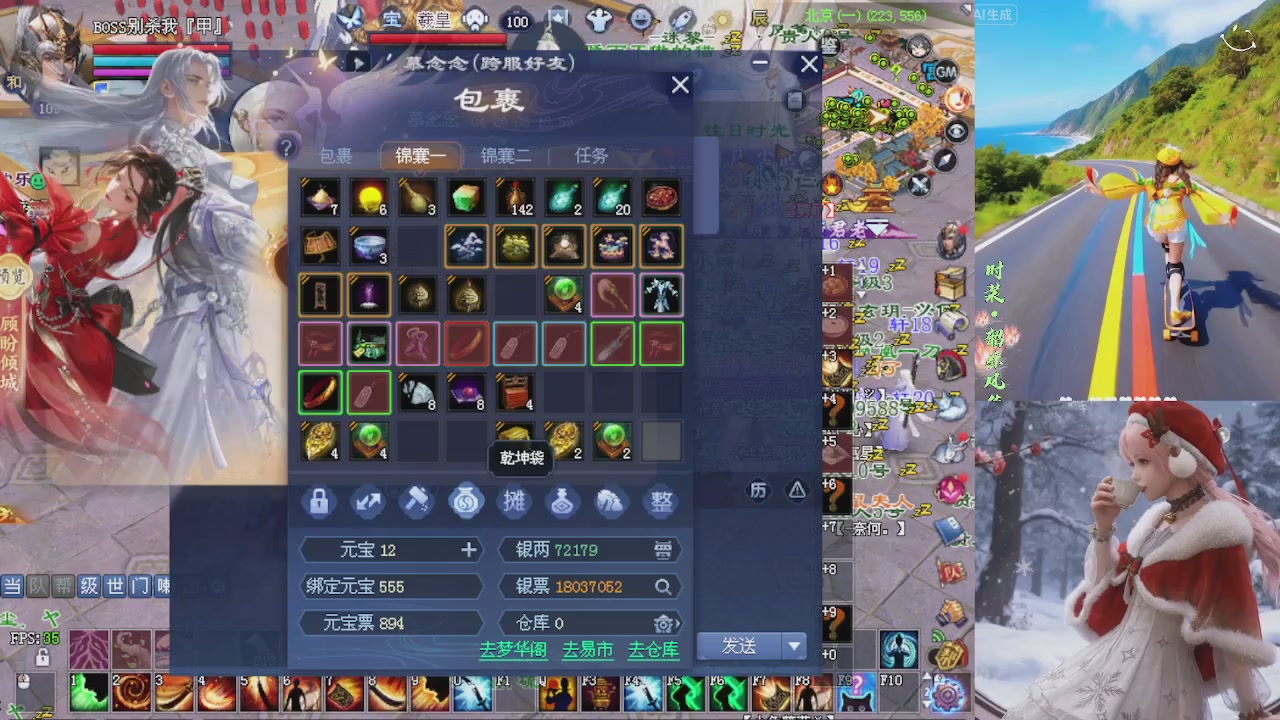Click the help question mark icon on the bag window

coord(287,148)
